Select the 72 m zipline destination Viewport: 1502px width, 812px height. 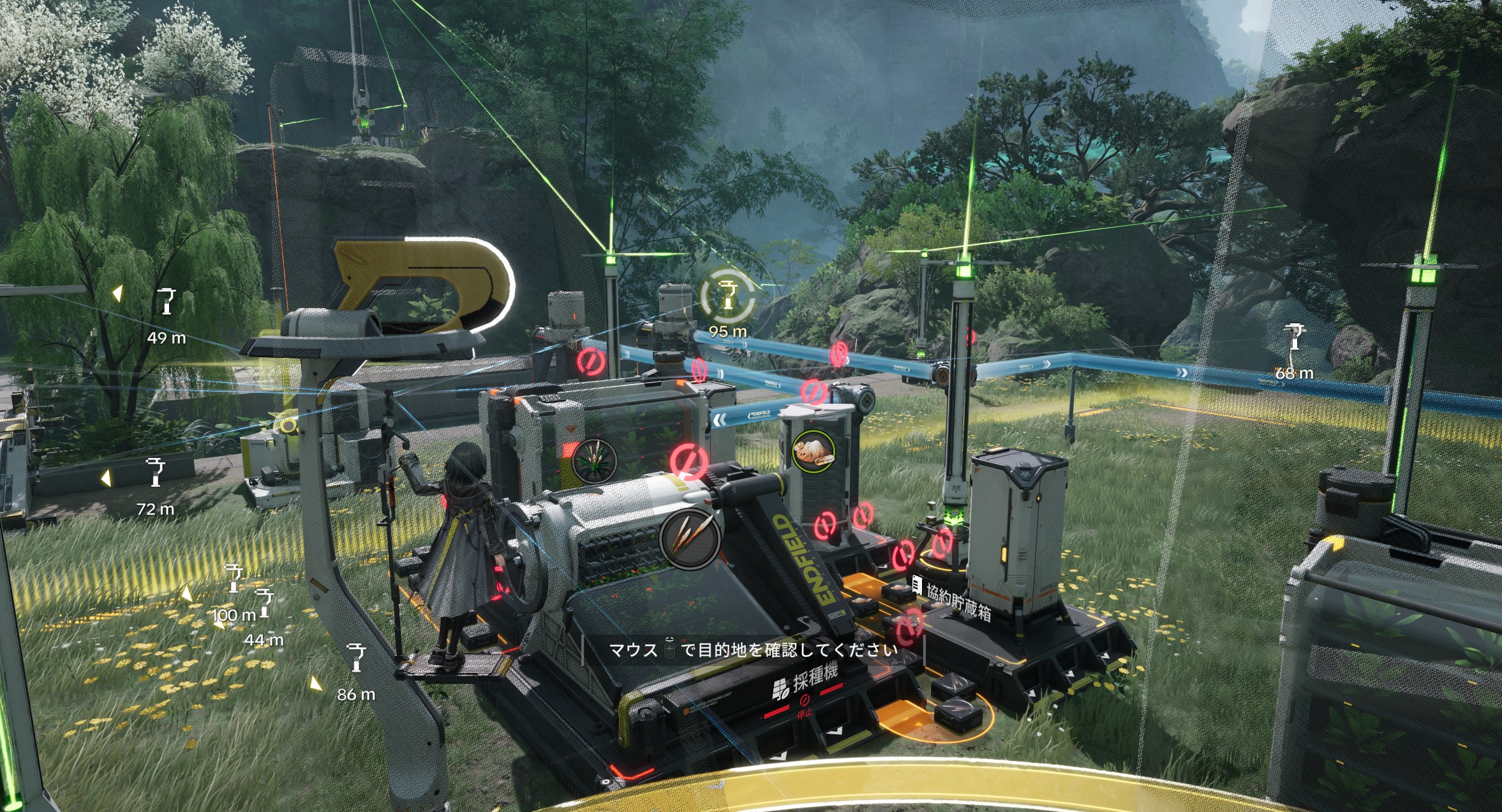156,472
